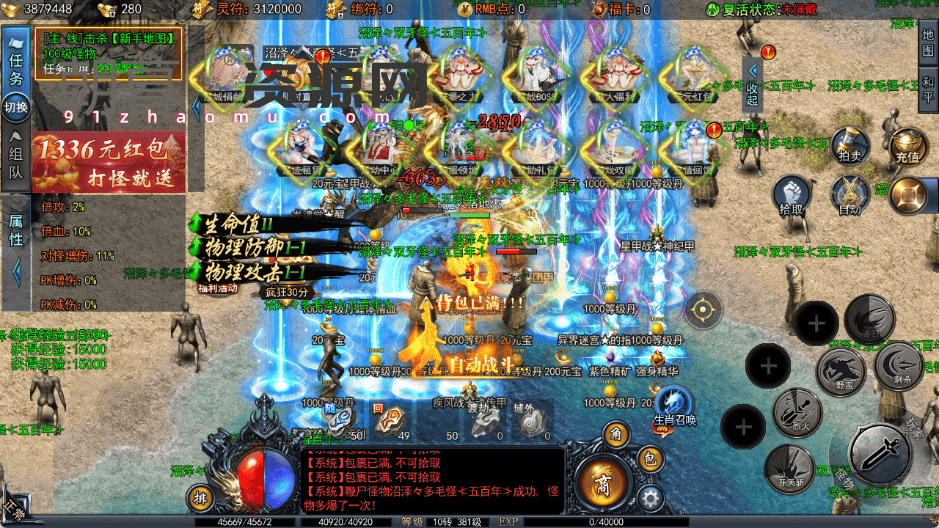The image size is (939, 528).
Task: Click the 切换 switch button
Action: (15, 107)
